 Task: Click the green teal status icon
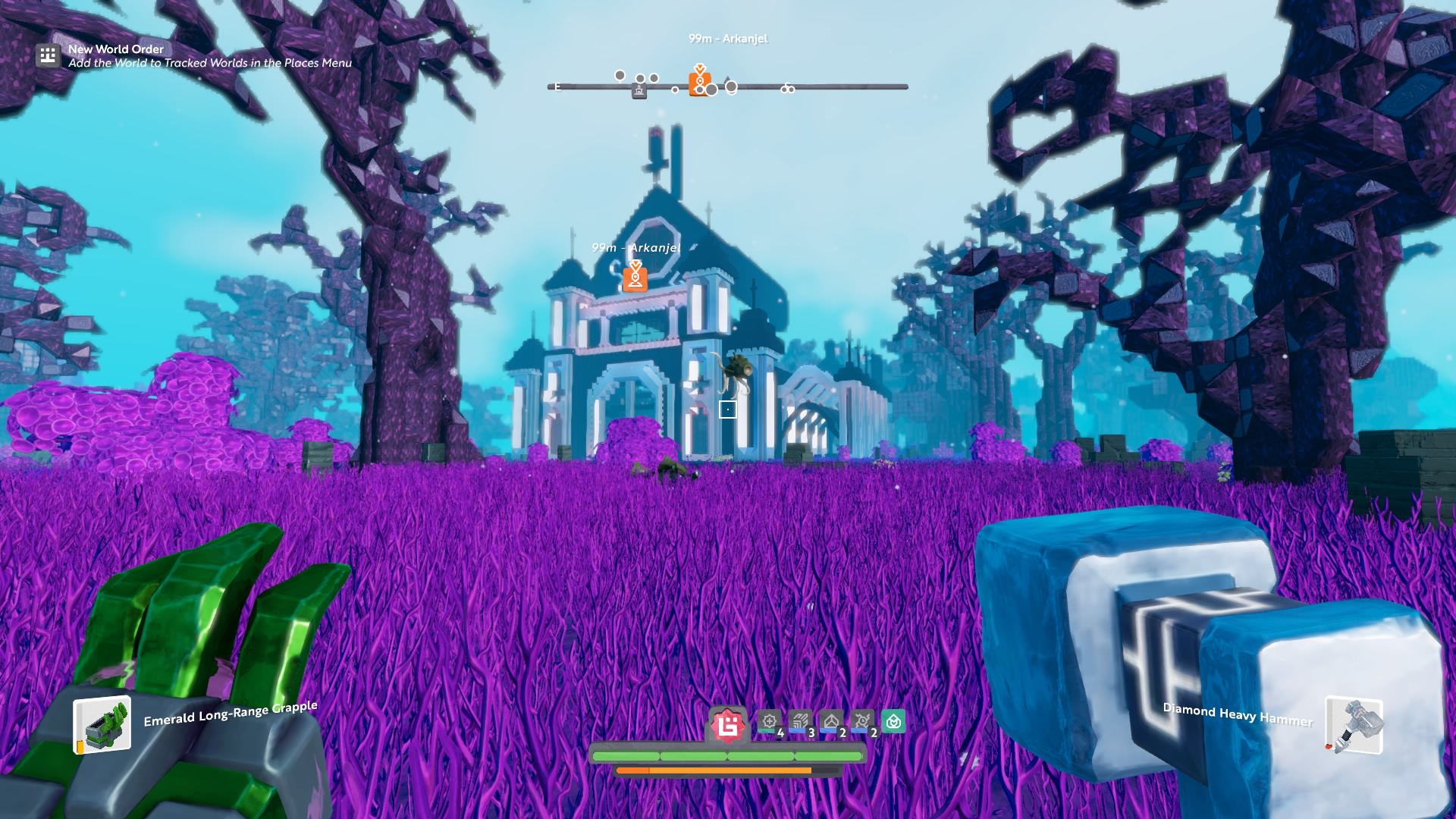[893, 721]
